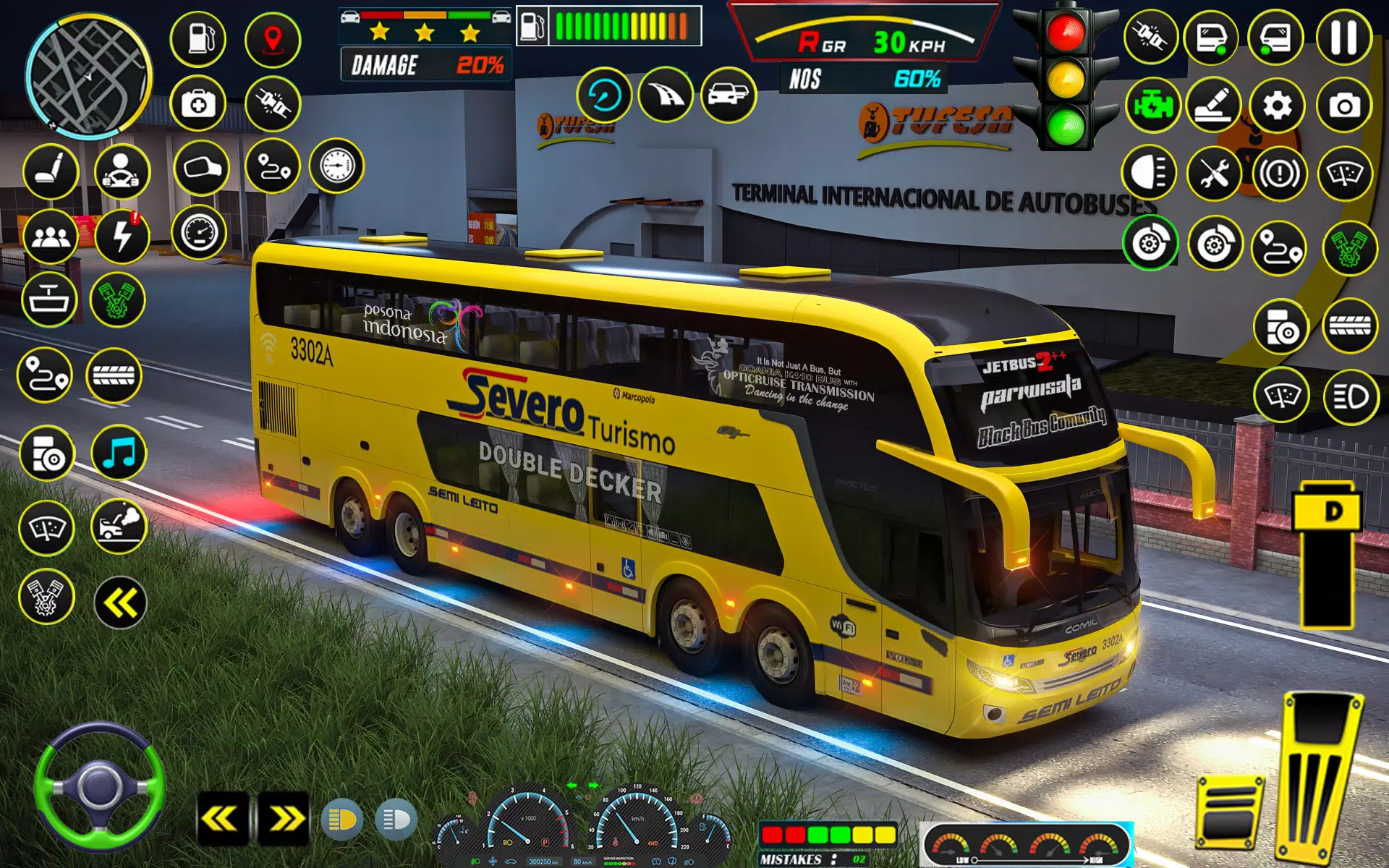
Task: Open the green engine icon
Action: tap(1152, 106)
